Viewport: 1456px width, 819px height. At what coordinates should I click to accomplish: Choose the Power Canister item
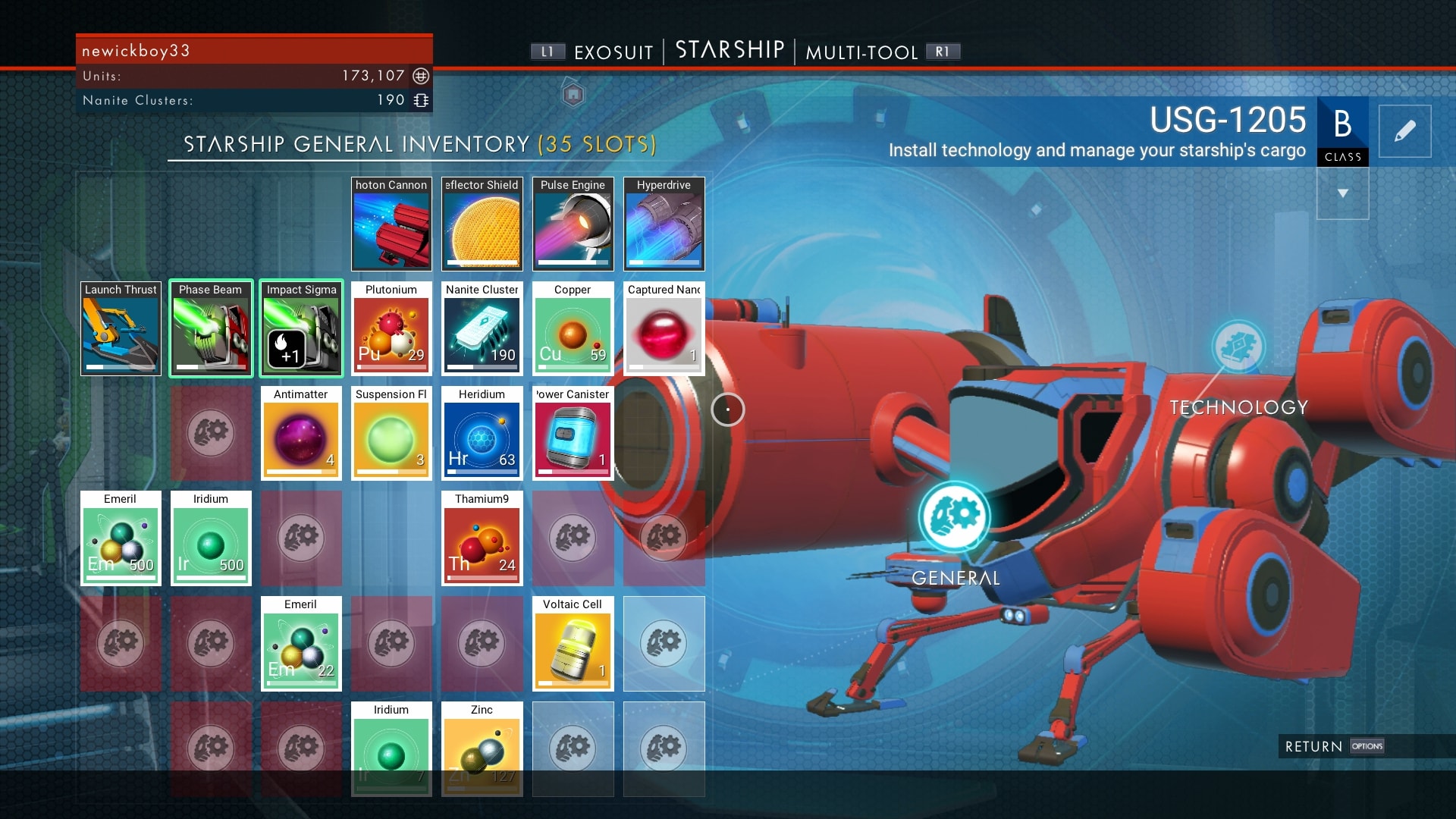coord(573,434)
